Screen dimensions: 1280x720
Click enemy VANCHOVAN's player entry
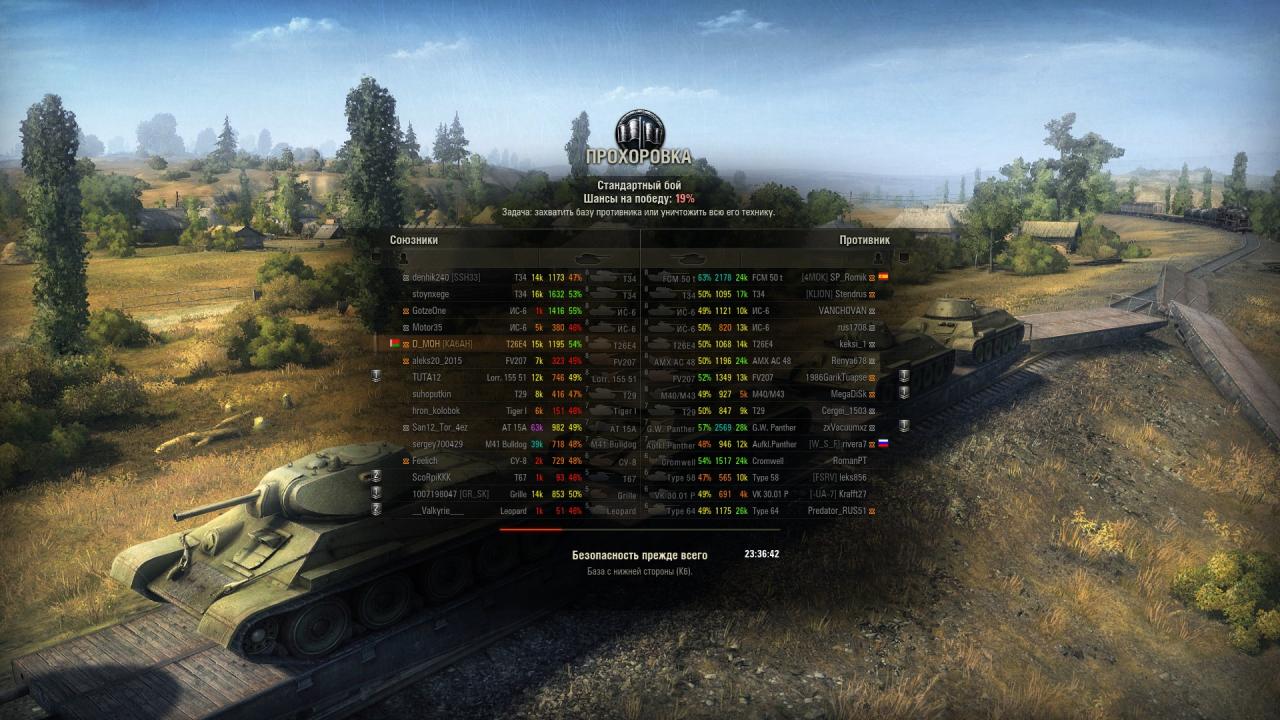pyautogui.click(x=842, y=311)
